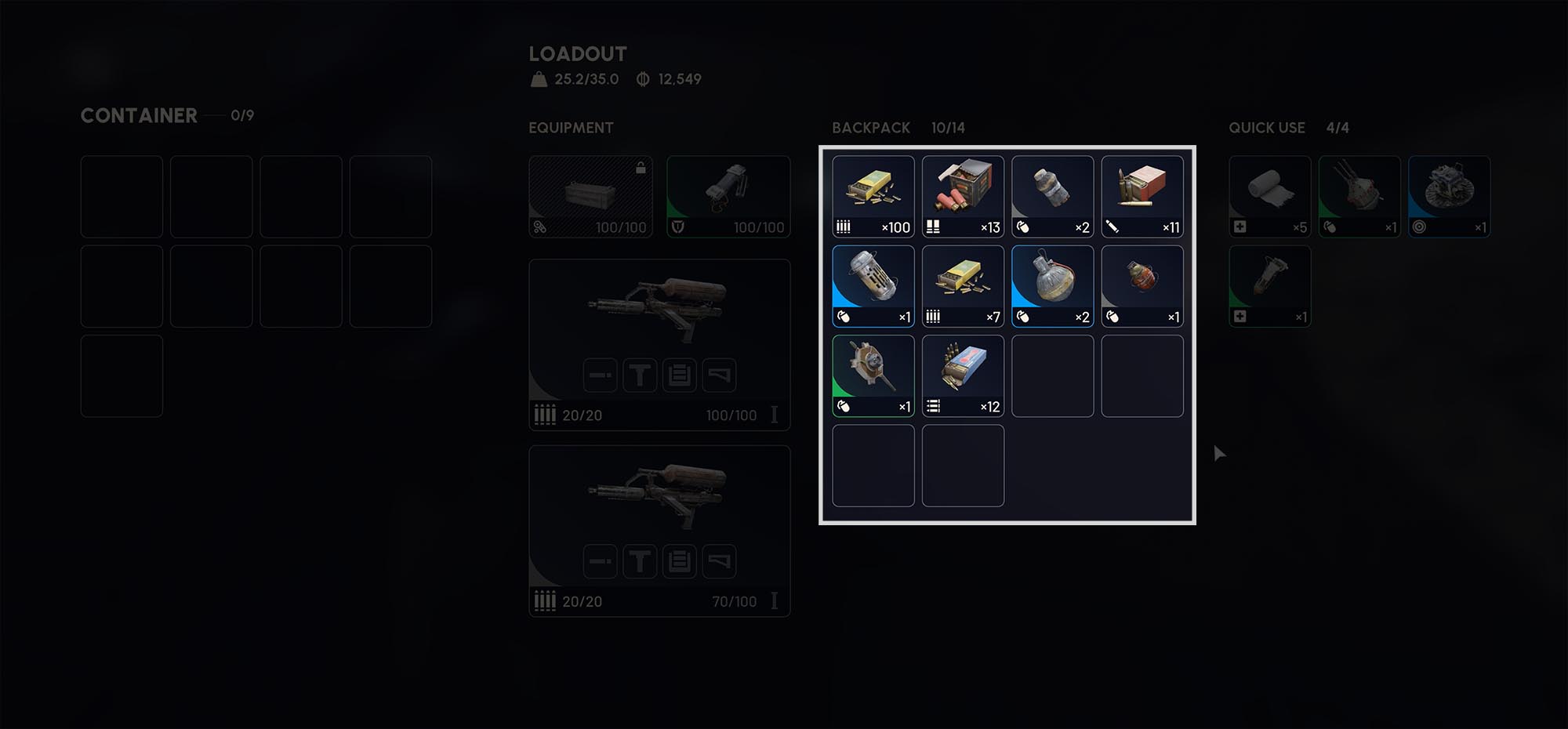Select the x100 rifle ammo box in backpack
The width and height of the screenshot is (1568, 729).
coord(873,196)
